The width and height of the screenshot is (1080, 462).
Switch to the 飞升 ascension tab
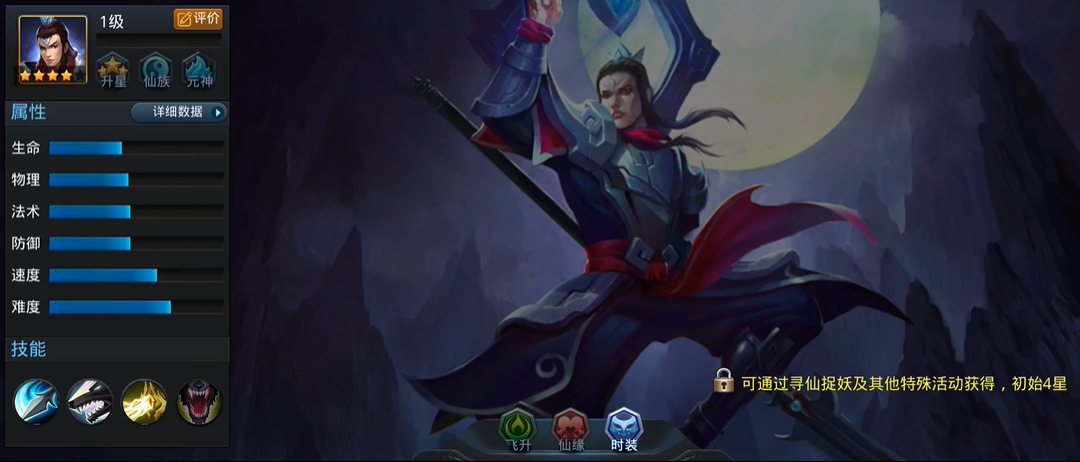click(518, 430)
